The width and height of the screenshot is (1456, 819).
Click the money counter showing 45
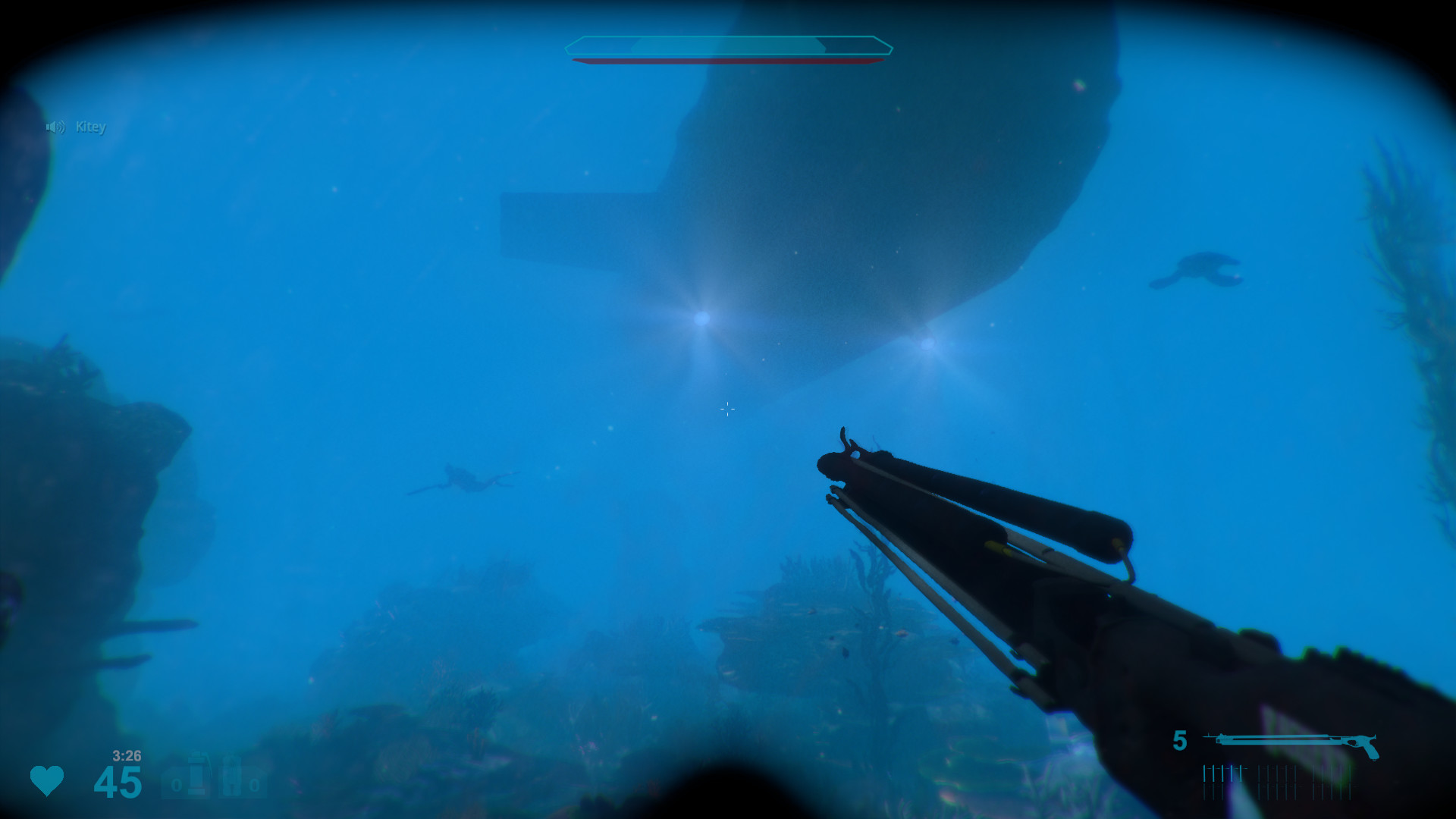pyautogui.click(x=118, y=781)
